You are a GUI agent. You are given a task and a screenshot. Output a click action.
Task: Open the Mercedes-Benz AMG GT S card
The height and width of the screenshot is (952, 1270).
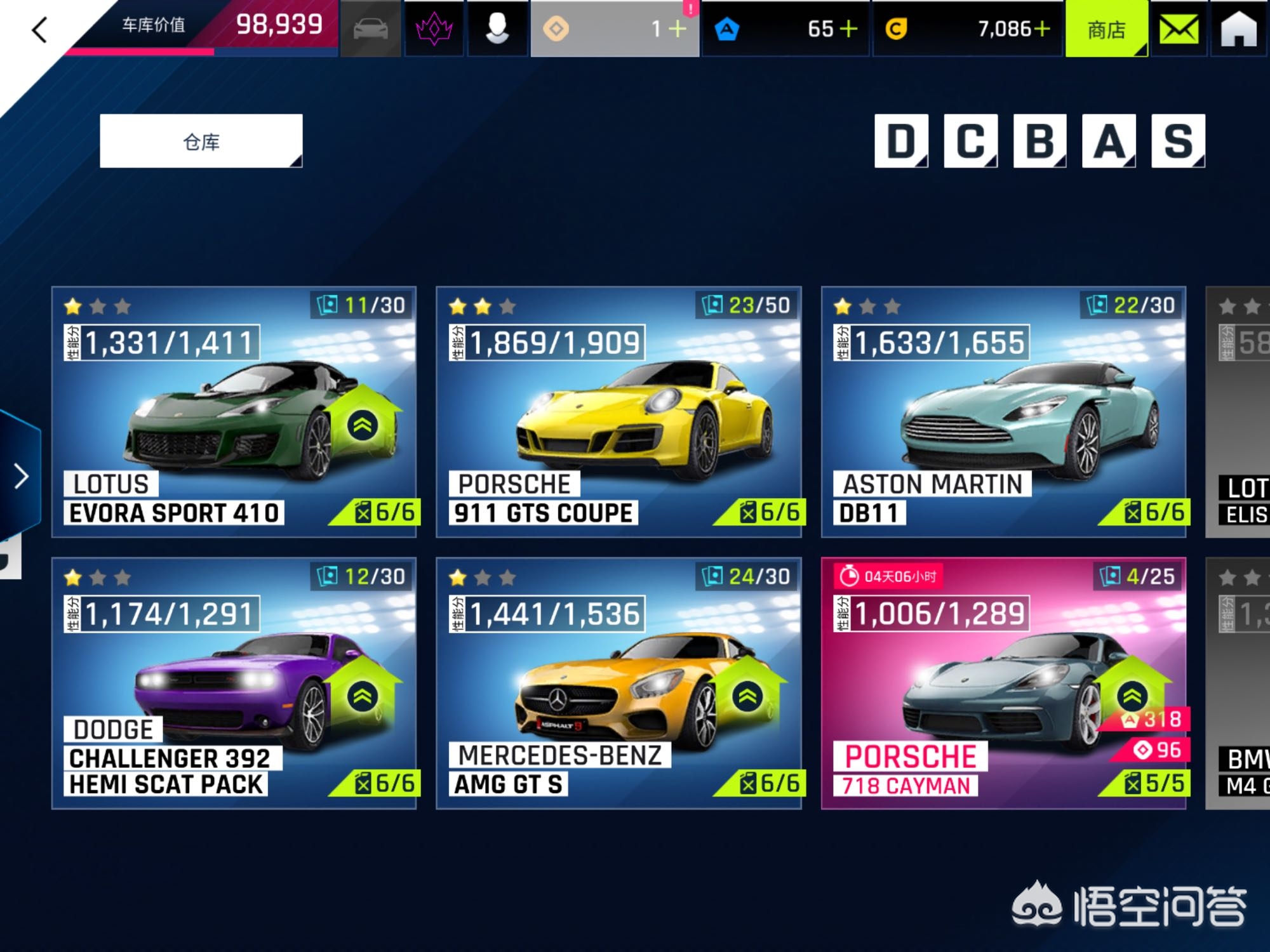click(618, 683)
